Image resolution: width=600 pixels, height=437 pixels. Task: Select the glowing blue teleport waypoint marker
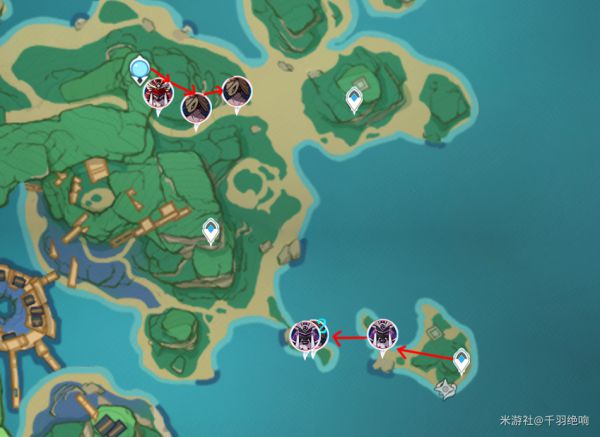click(139, 69)
